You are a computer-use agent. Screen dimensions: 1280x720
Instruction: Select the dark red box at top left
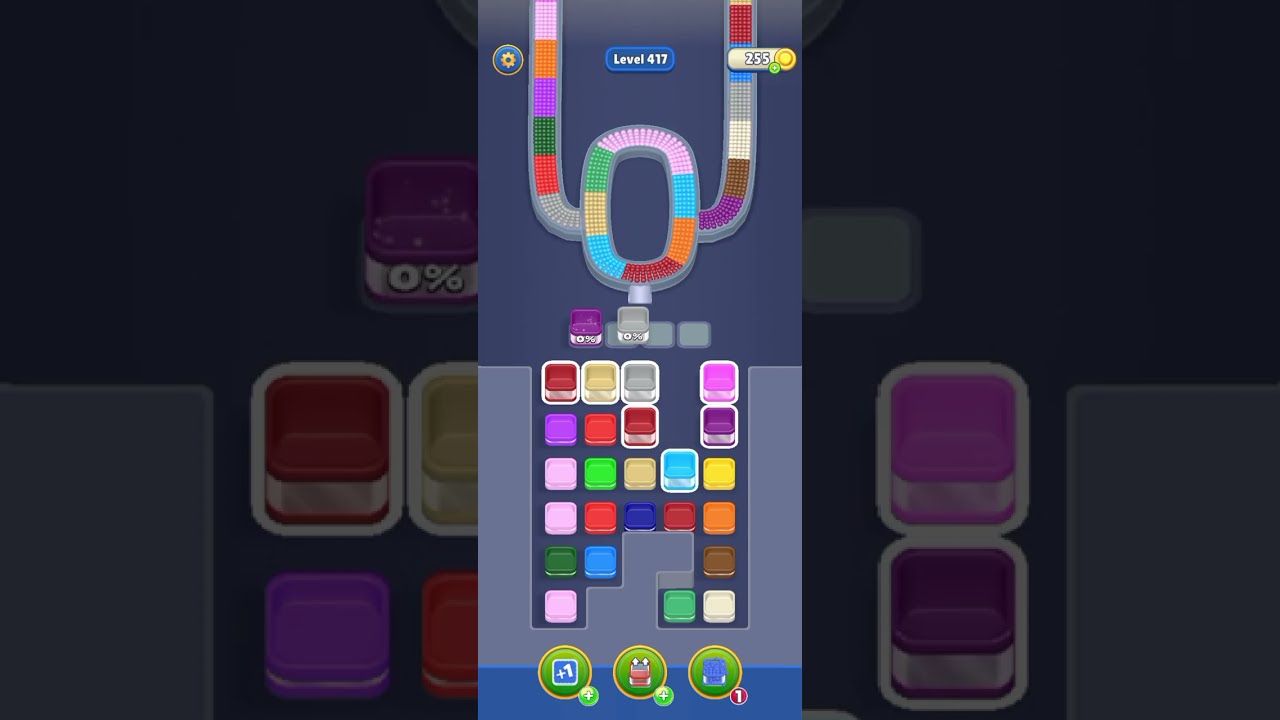point(561,380)
